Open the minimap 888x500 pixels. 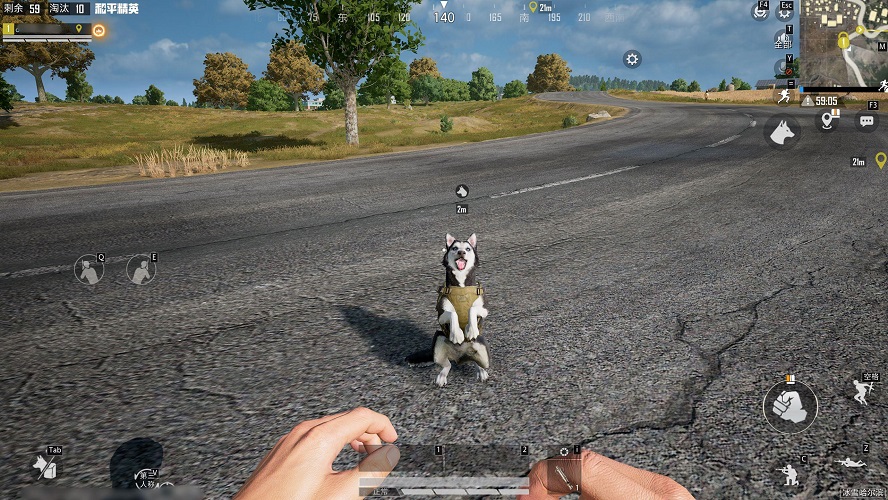pyautogui.click(x=843, y=41)
